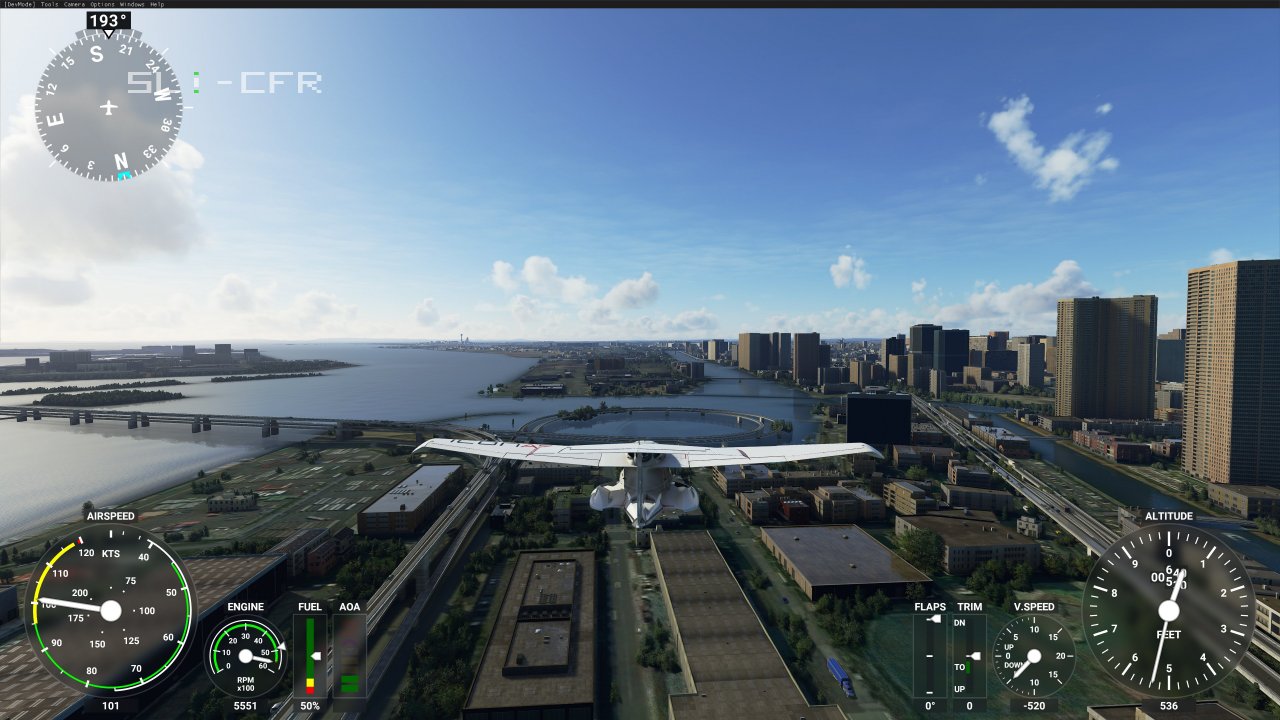The image size is (1280, 720).
Task: Click the FUEL level indicator bar
Action: tap(311, 655)
